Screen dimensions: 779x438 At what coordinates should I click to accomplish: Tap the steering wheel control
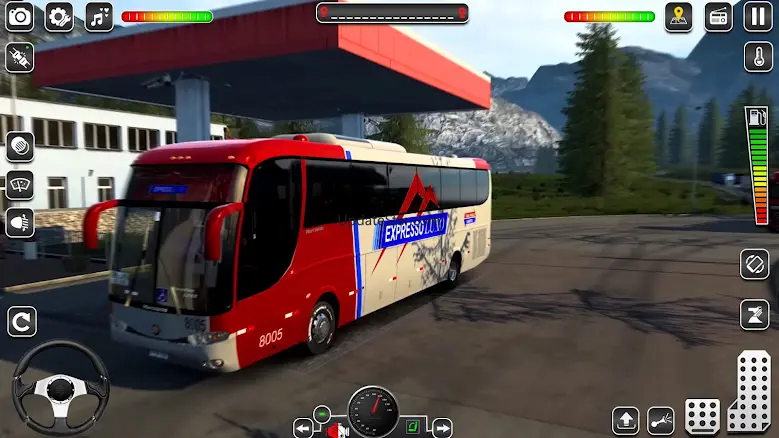60,388
